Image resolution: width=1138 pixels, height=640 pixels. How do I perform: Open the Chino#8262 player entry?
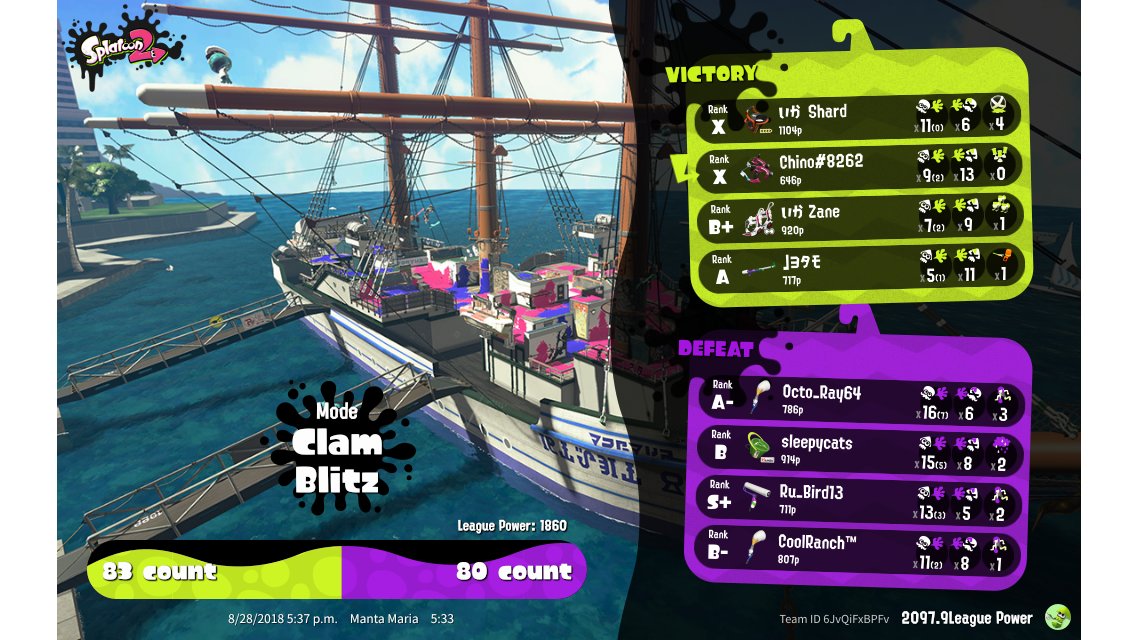pyautogui.click(x=858, y=167)
